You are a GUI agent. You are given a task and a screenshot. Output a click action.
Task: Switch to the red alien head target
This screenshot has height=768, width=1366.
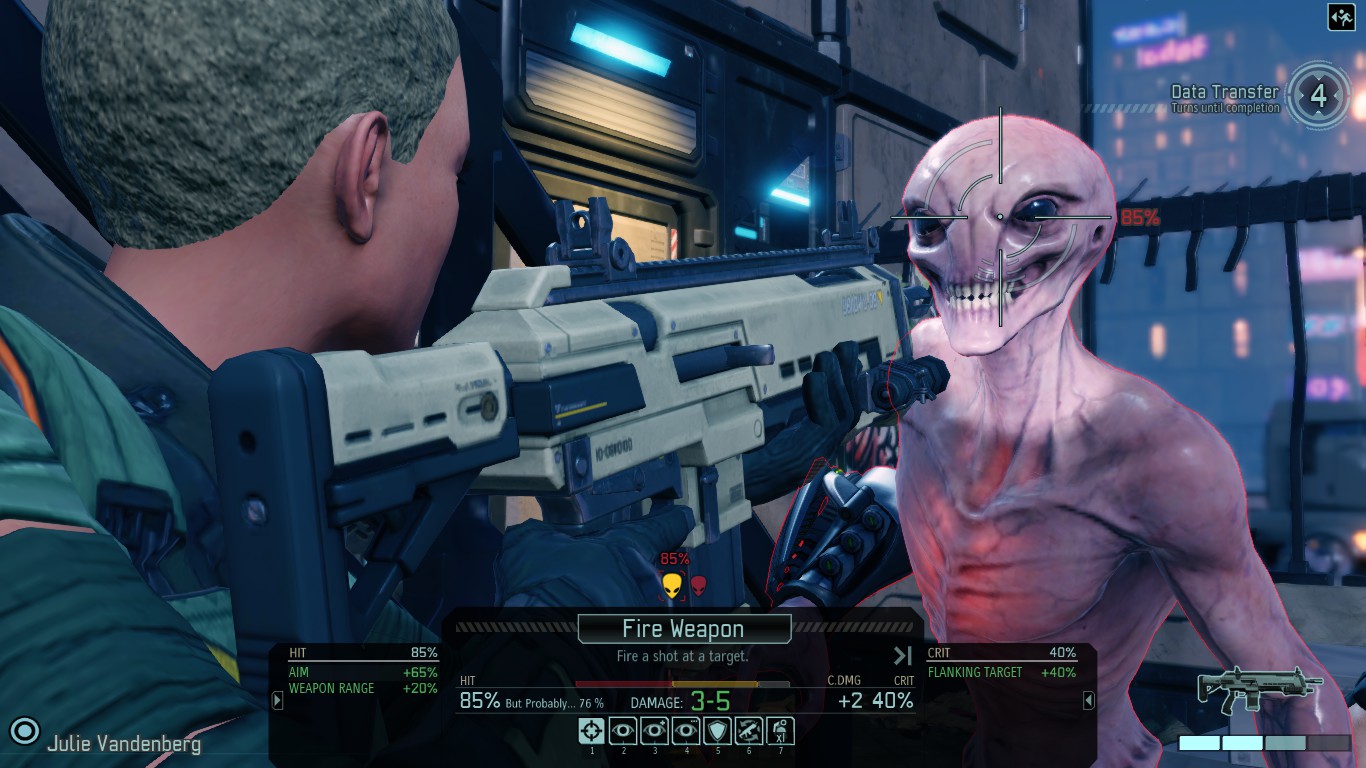click(698, 584)
